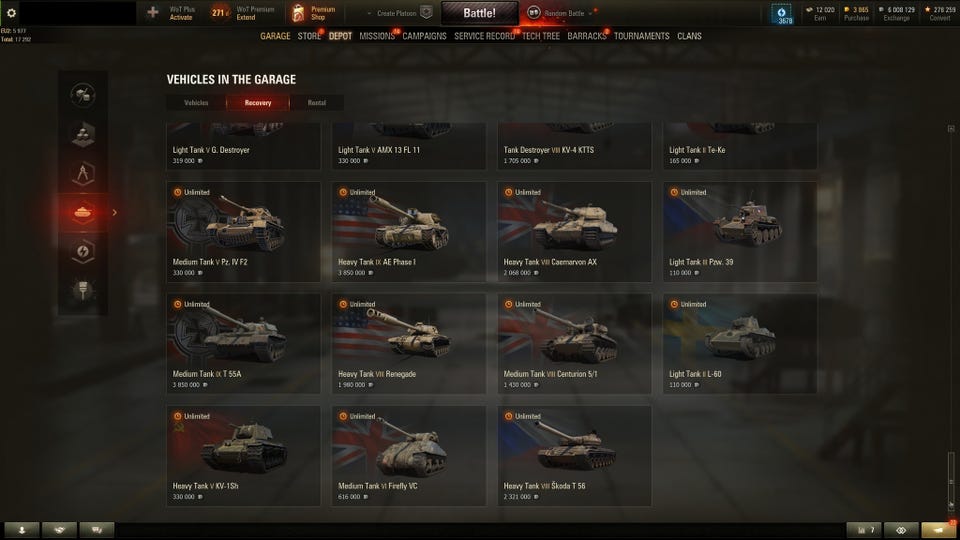
Task: Choose the AE Phase I heavy tank
Action: [x=409, y=231]
